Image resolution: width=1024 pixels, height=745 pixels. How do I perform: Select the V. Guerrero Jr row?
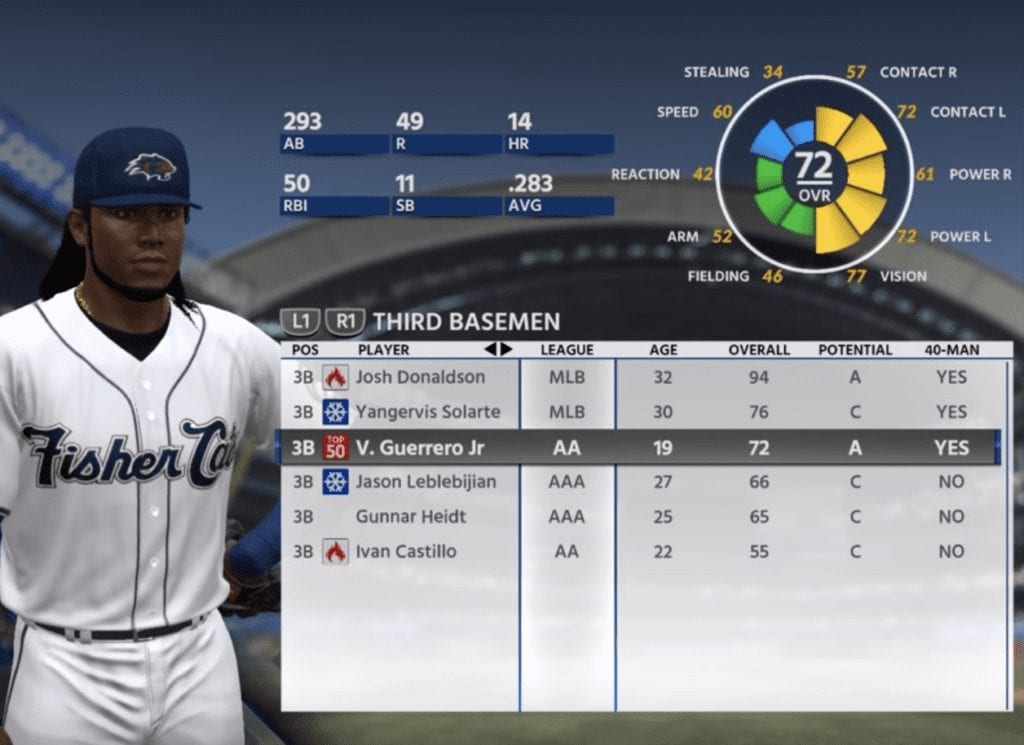(419, 448)
